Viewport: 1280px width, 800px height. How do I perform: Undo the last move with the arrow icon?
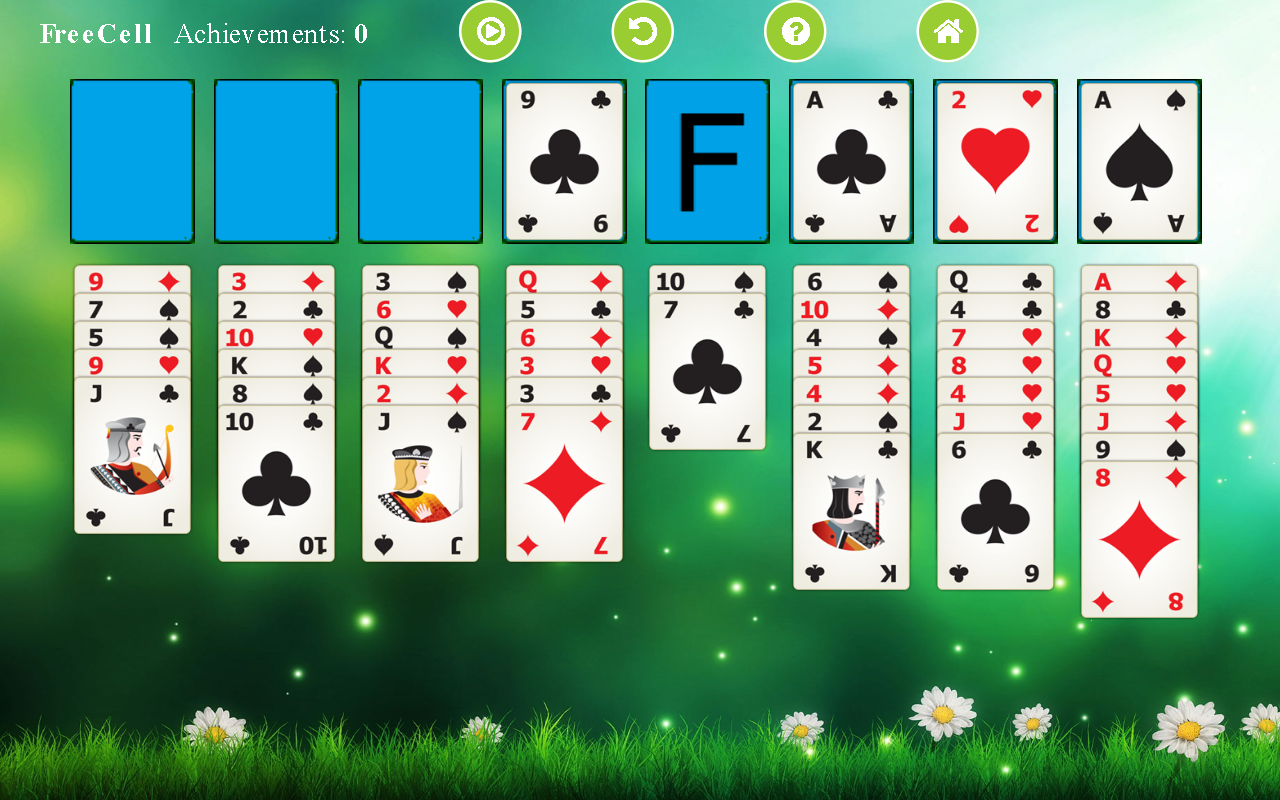click(x=642, y=31)
